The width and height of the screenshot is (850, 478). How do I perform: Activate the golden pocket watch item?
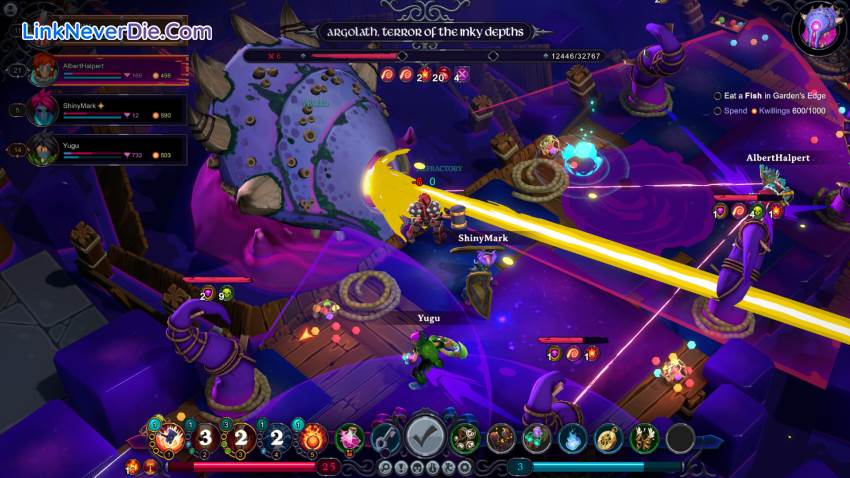coord(608,437)
